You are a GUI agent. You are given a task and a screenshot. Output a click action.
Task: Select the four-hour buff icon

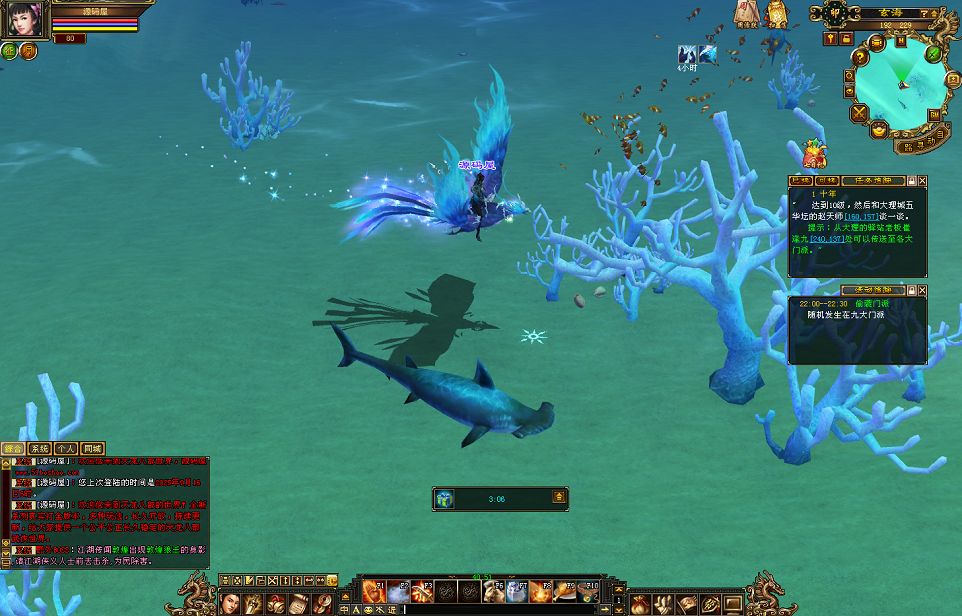(686, 55)
